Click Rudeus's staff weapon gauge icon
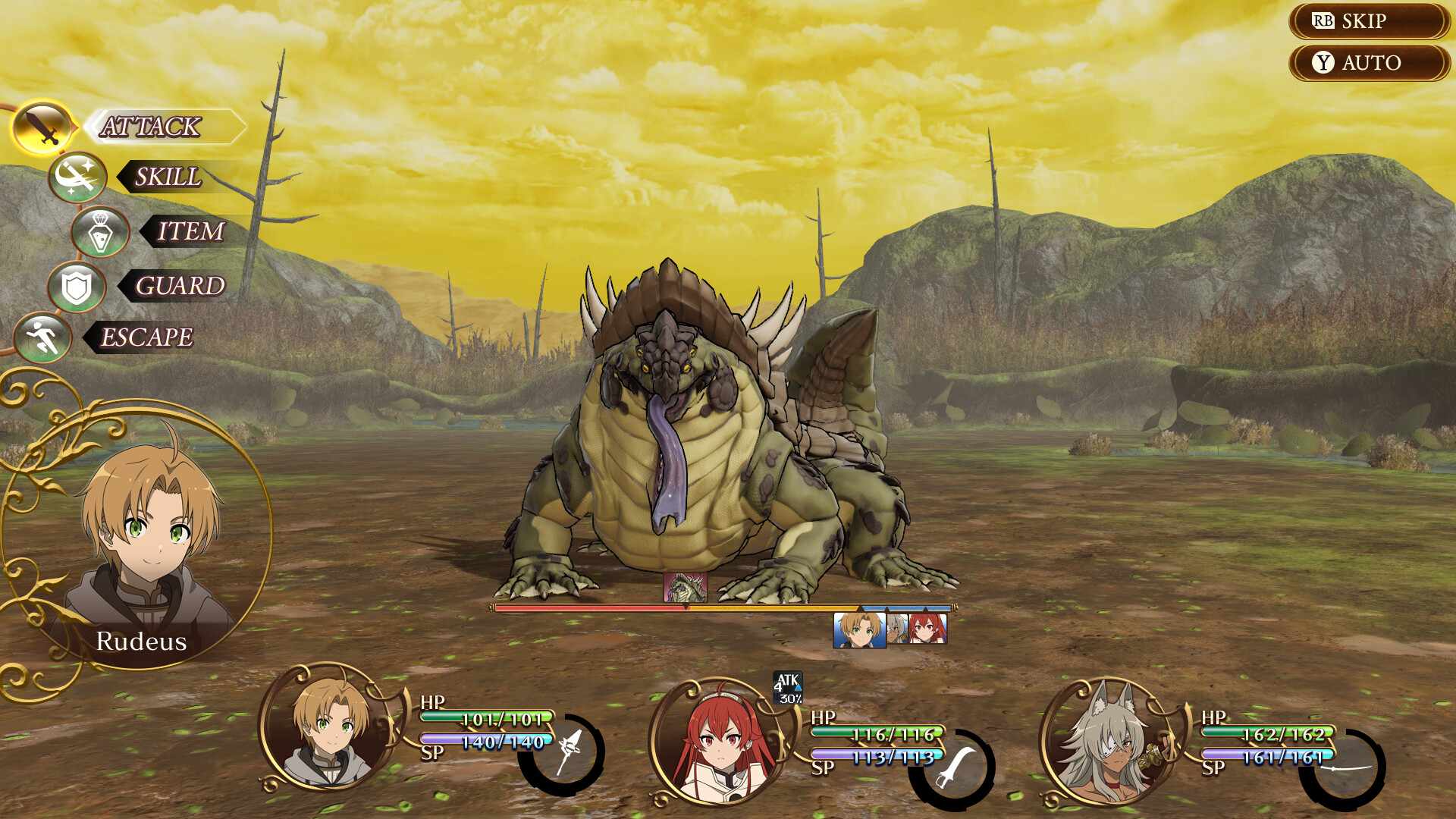The width and height of the screenshot is (1456, 819). click(x=566, y=753)
